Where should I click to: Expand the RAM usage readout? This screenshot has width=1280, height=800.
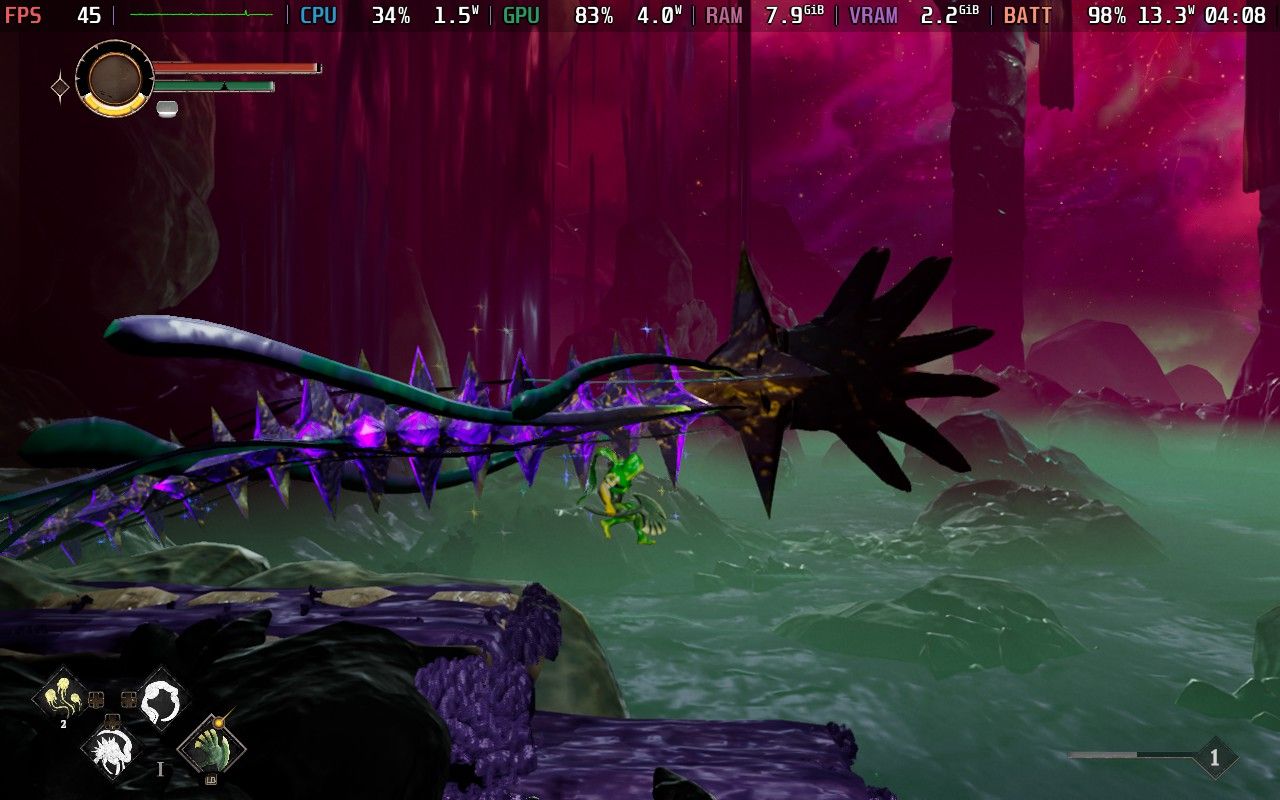click(722, 15)
